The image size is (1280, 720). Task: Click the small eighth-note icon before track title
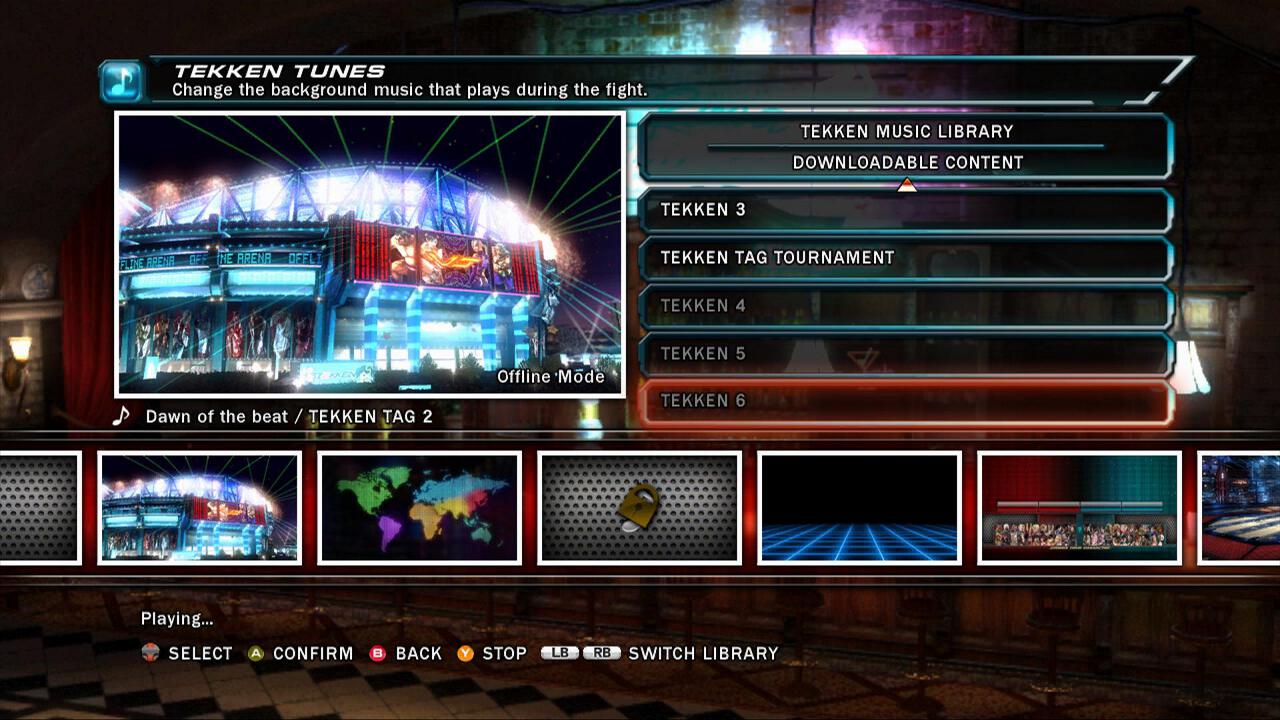coord(120,415)
